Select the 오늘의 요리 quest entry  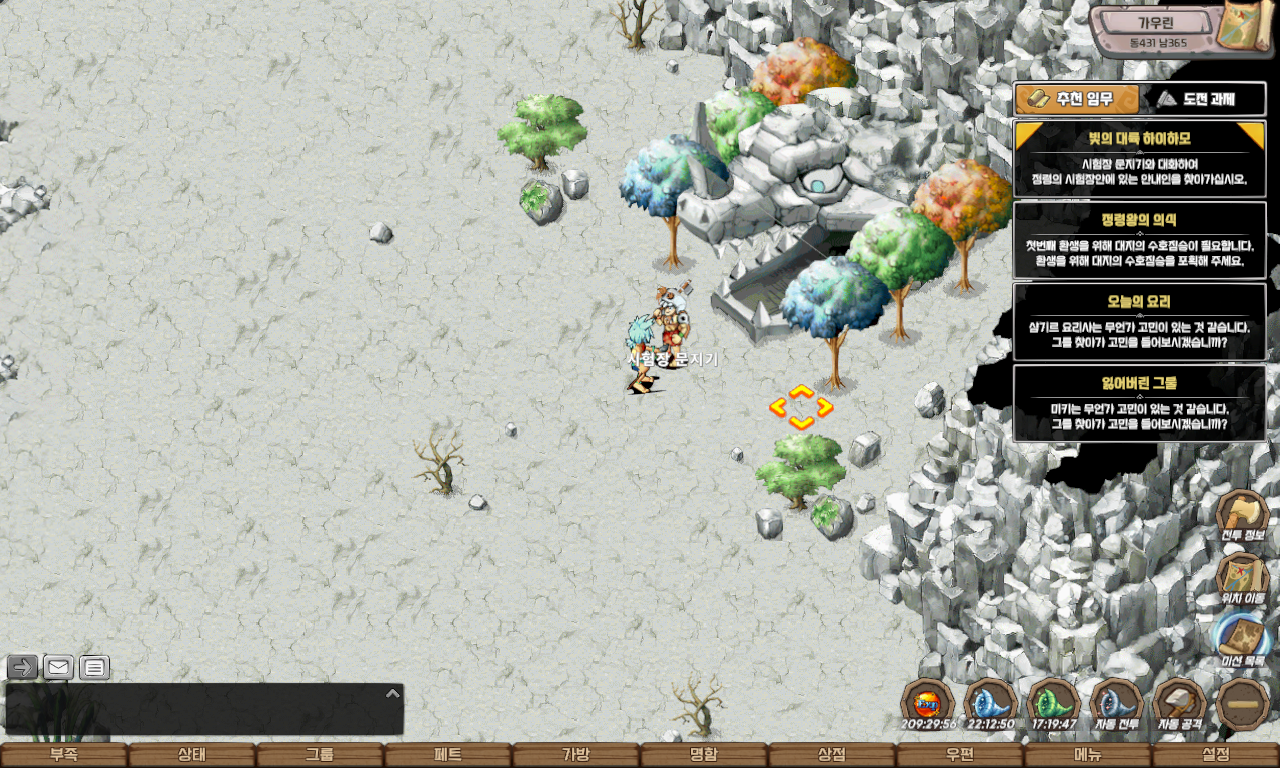(1140, 321)
